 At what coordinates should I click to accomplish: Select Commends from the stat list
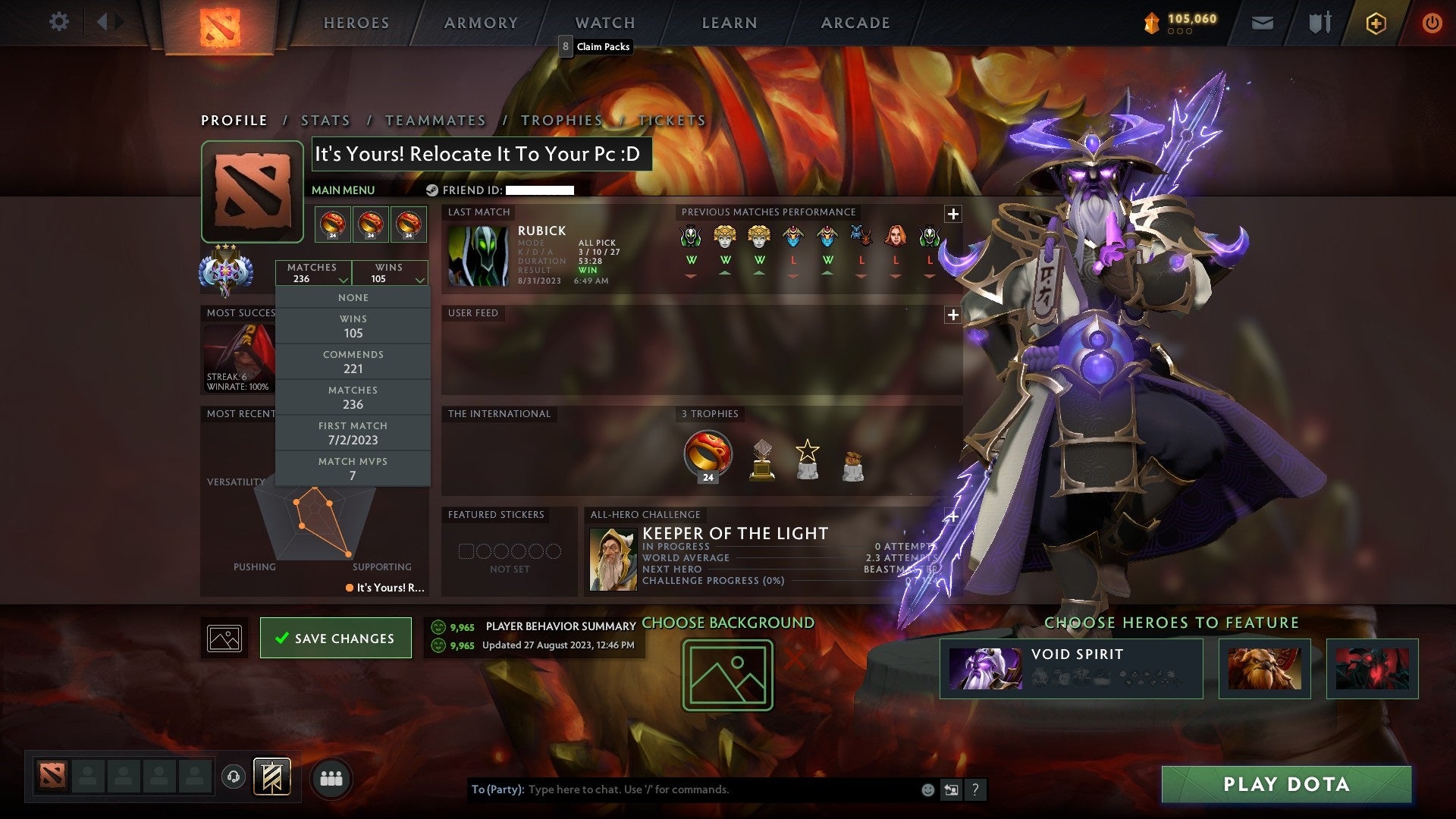coord(353,362)
